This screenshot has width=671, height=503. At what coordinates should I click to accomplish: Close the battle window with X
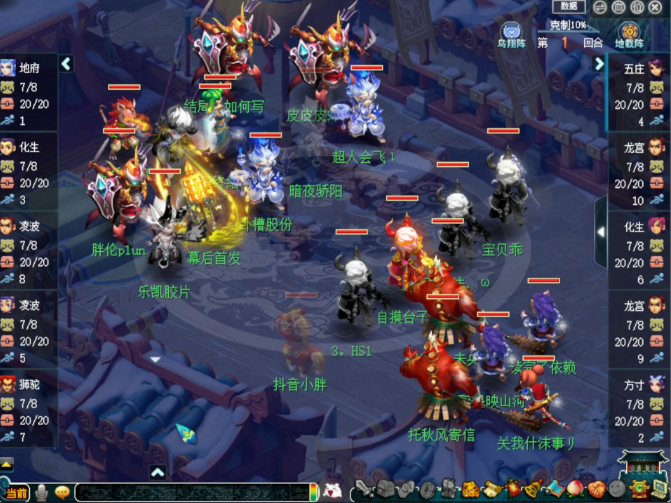655,7
